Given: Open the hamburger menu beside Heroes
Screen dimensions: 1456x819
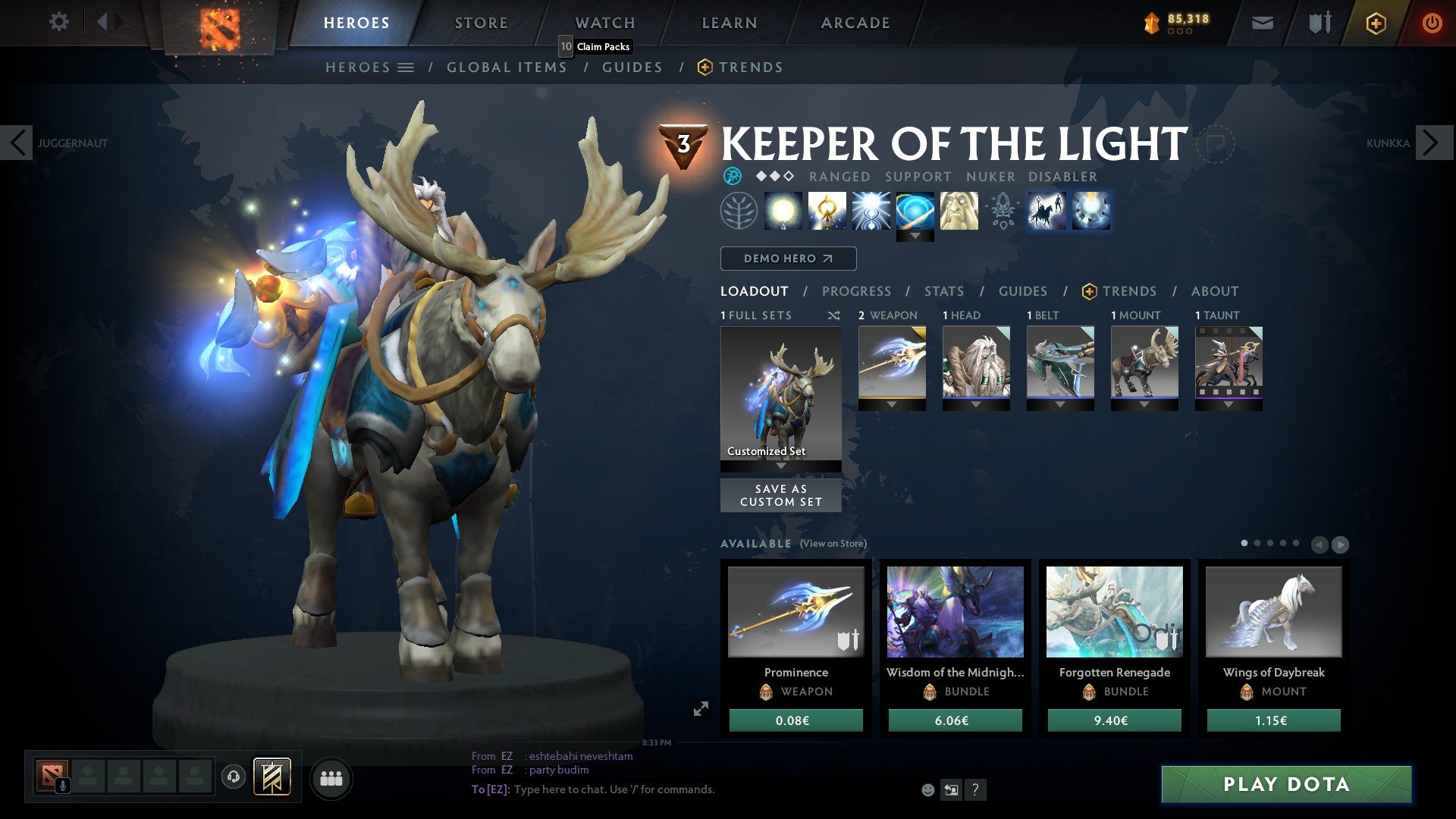Looking at the screenshot, I should point(406,67).
